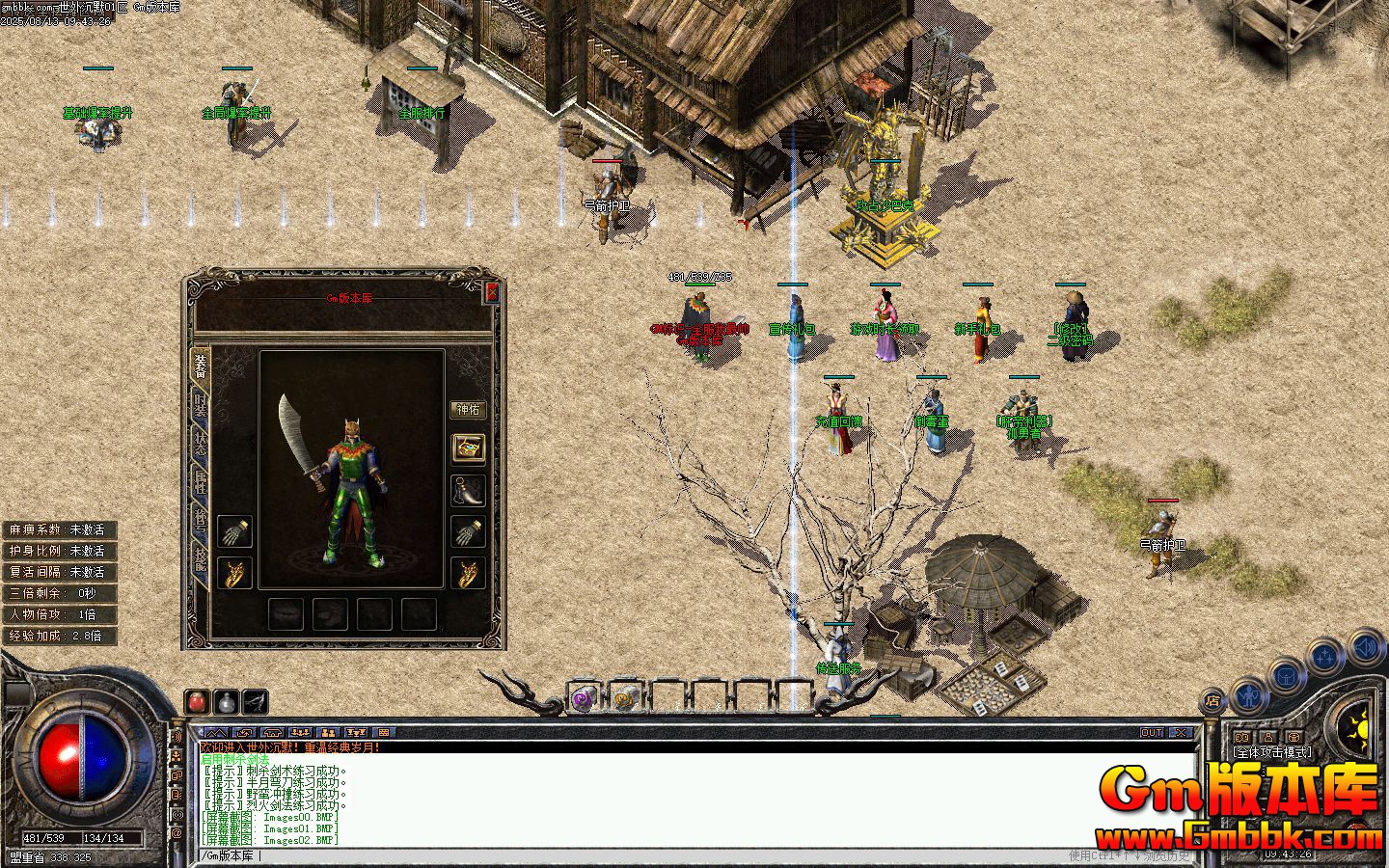Open the 店 shop button

point(1212,701)
